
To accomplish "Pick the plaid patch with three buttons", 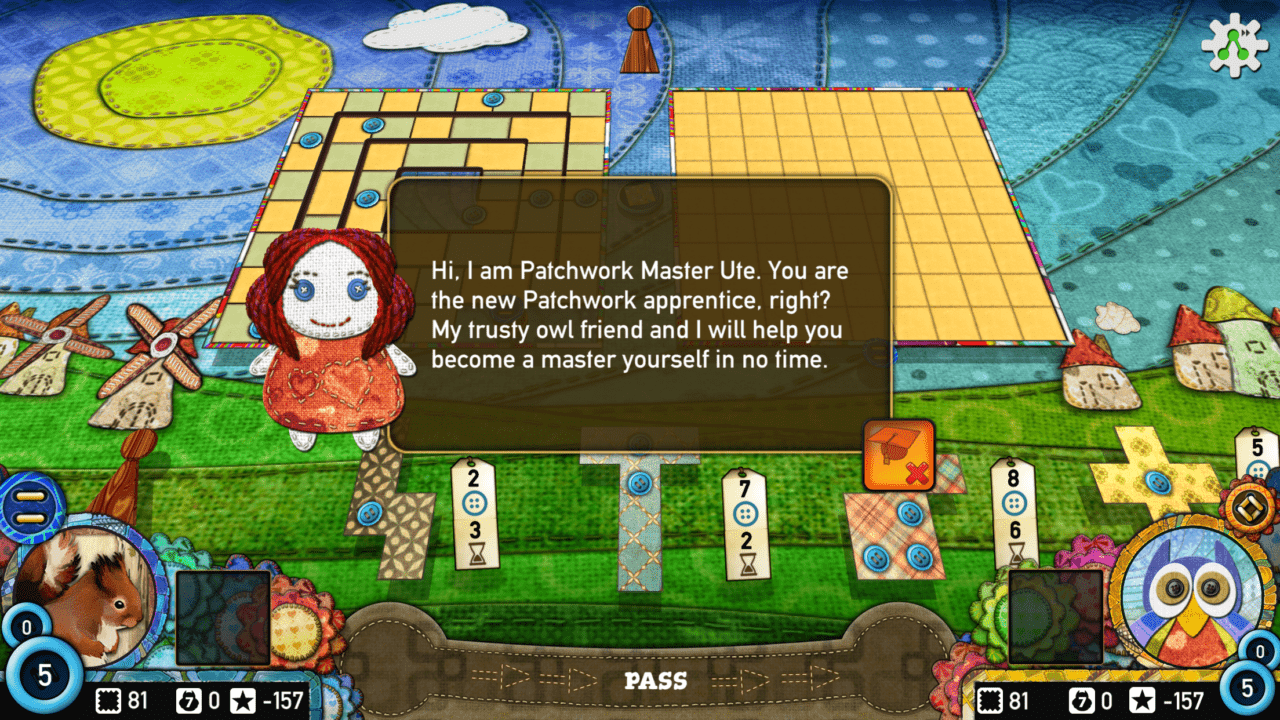I will tap(895, 535).
